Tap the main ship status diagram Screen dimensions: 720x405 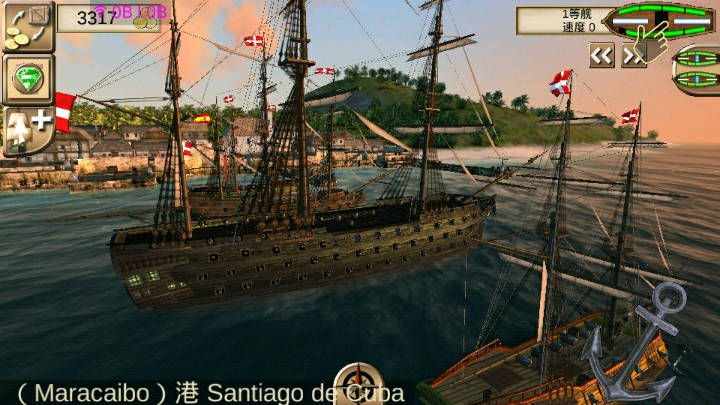660,20
